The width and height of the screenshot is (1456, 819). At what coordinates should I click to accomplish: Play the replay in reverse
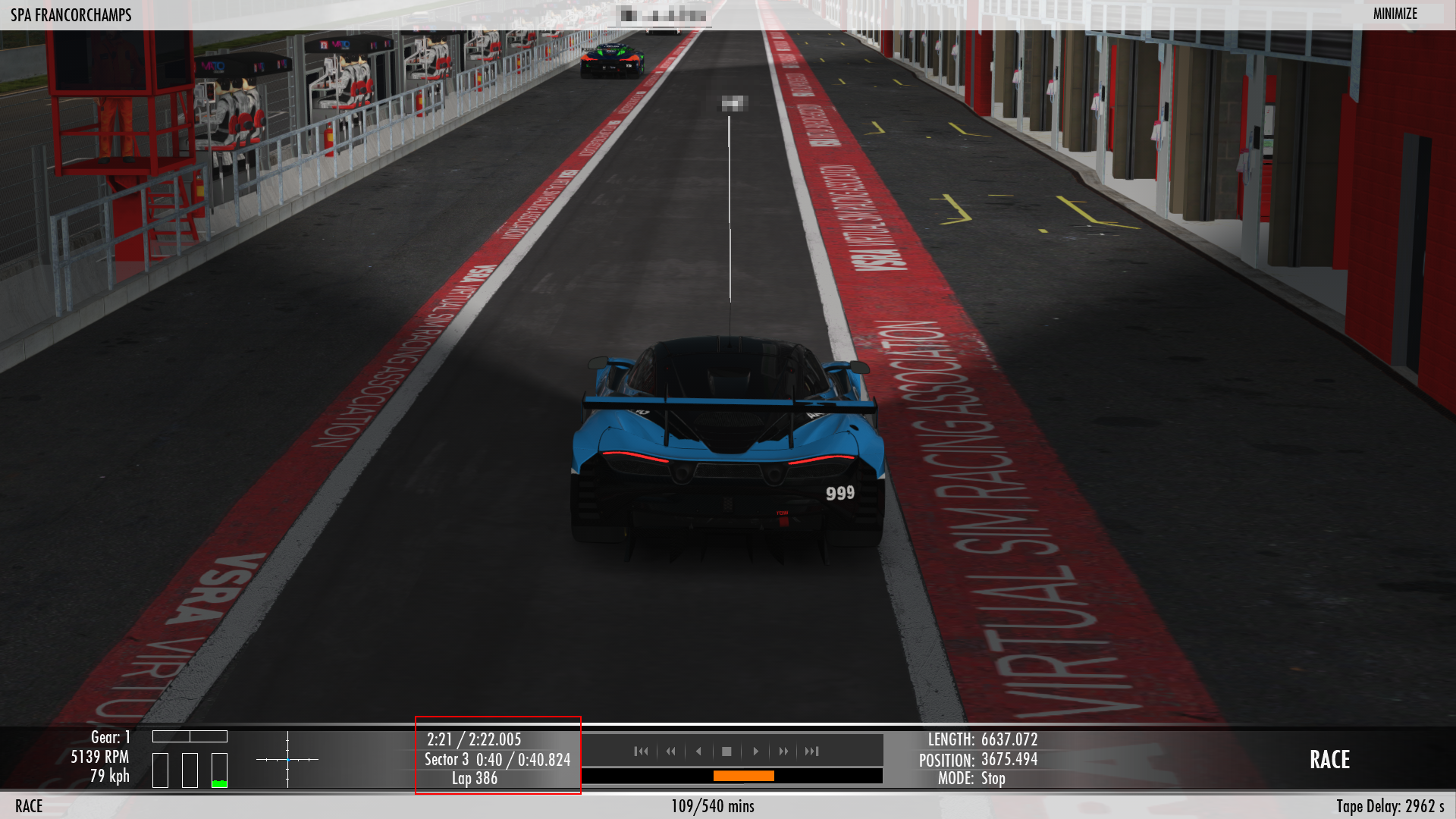click(x=698, y=752)
